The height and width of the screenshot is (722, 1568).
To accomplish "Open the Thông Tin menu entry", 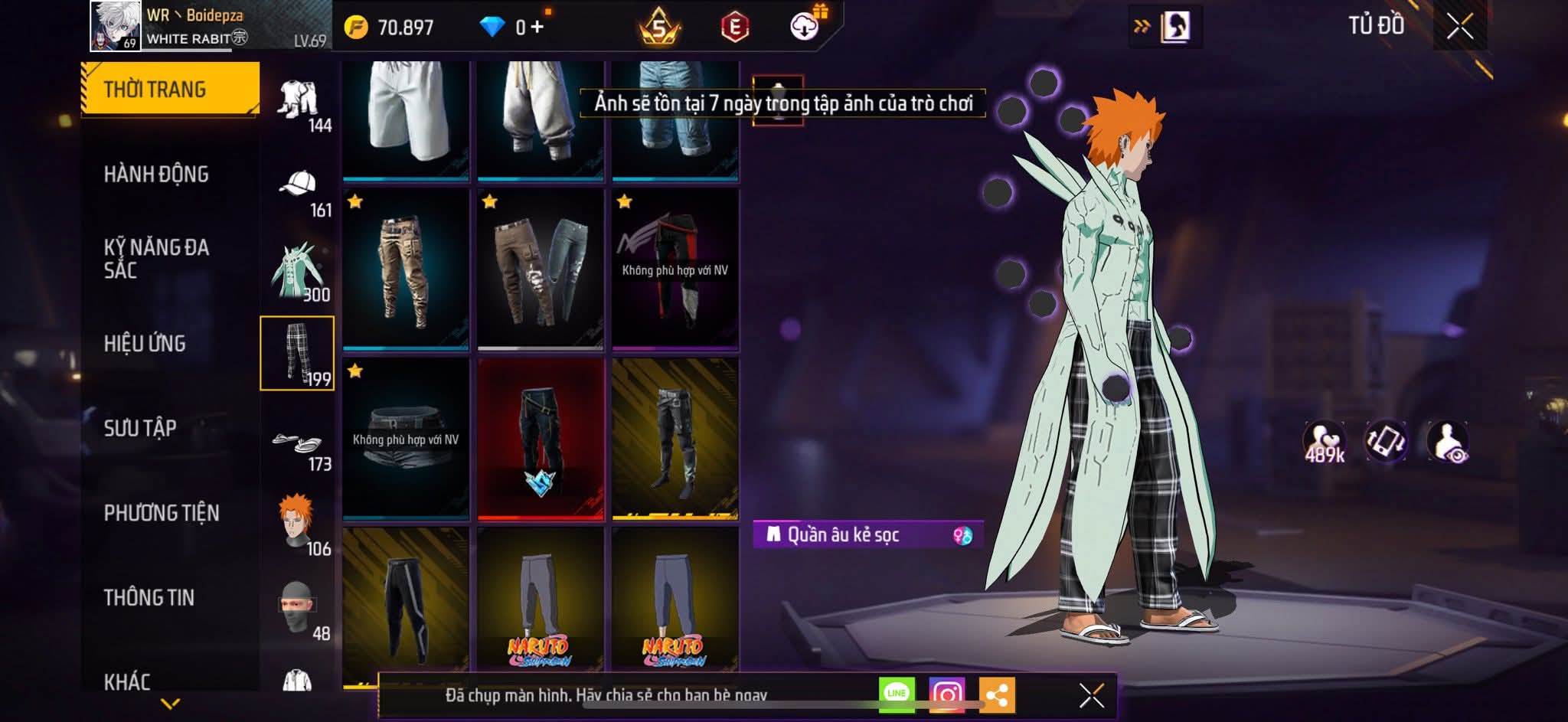I will click(149, 597).
